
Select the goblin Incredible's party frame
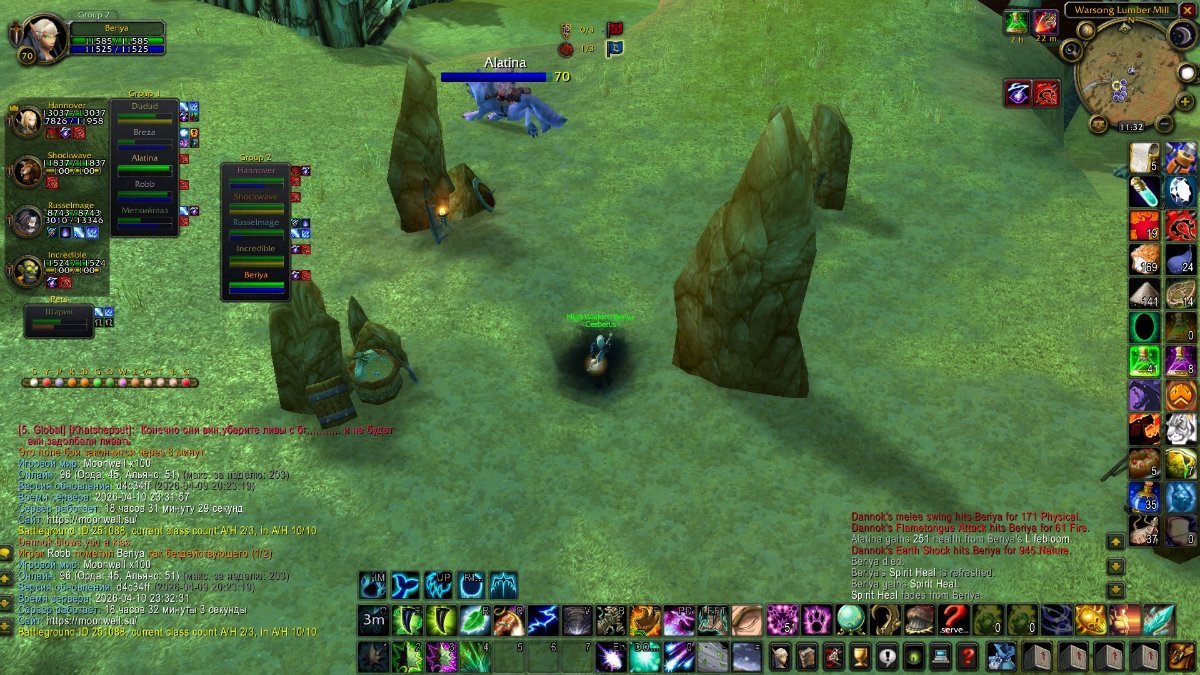point(27,271)
